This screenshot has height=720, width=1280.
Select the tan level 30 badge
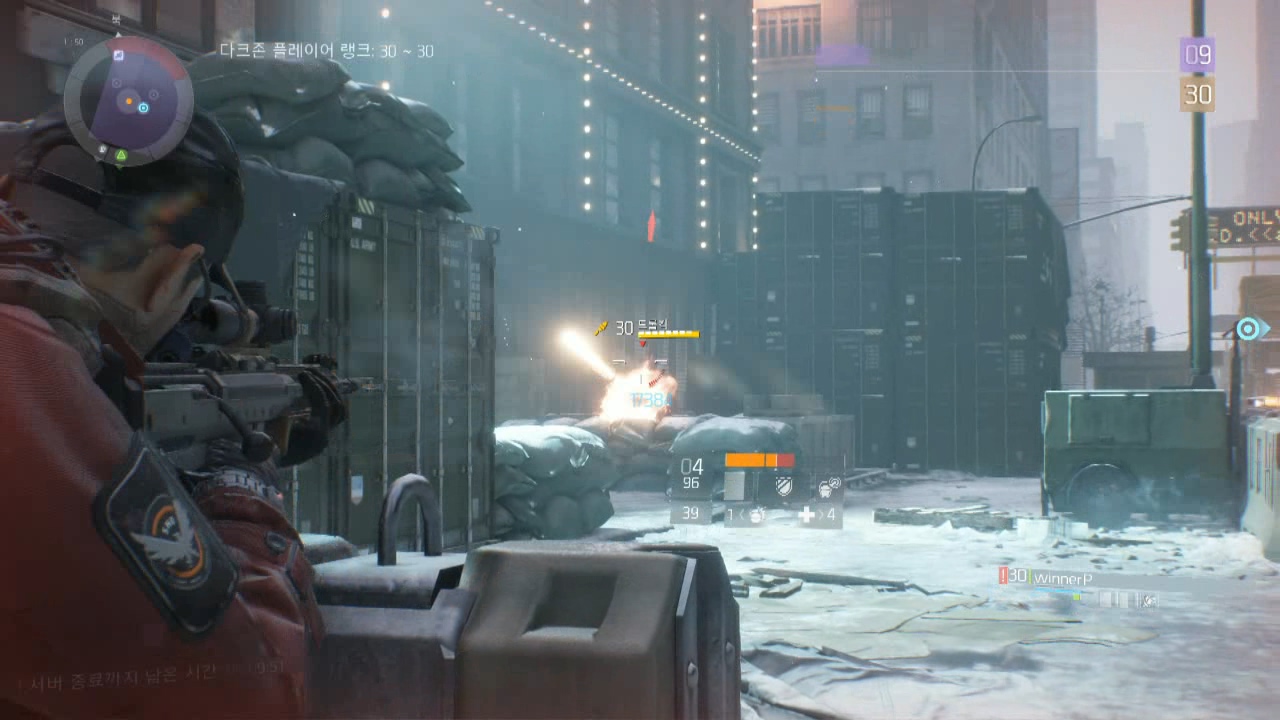tap(1197, 94)
